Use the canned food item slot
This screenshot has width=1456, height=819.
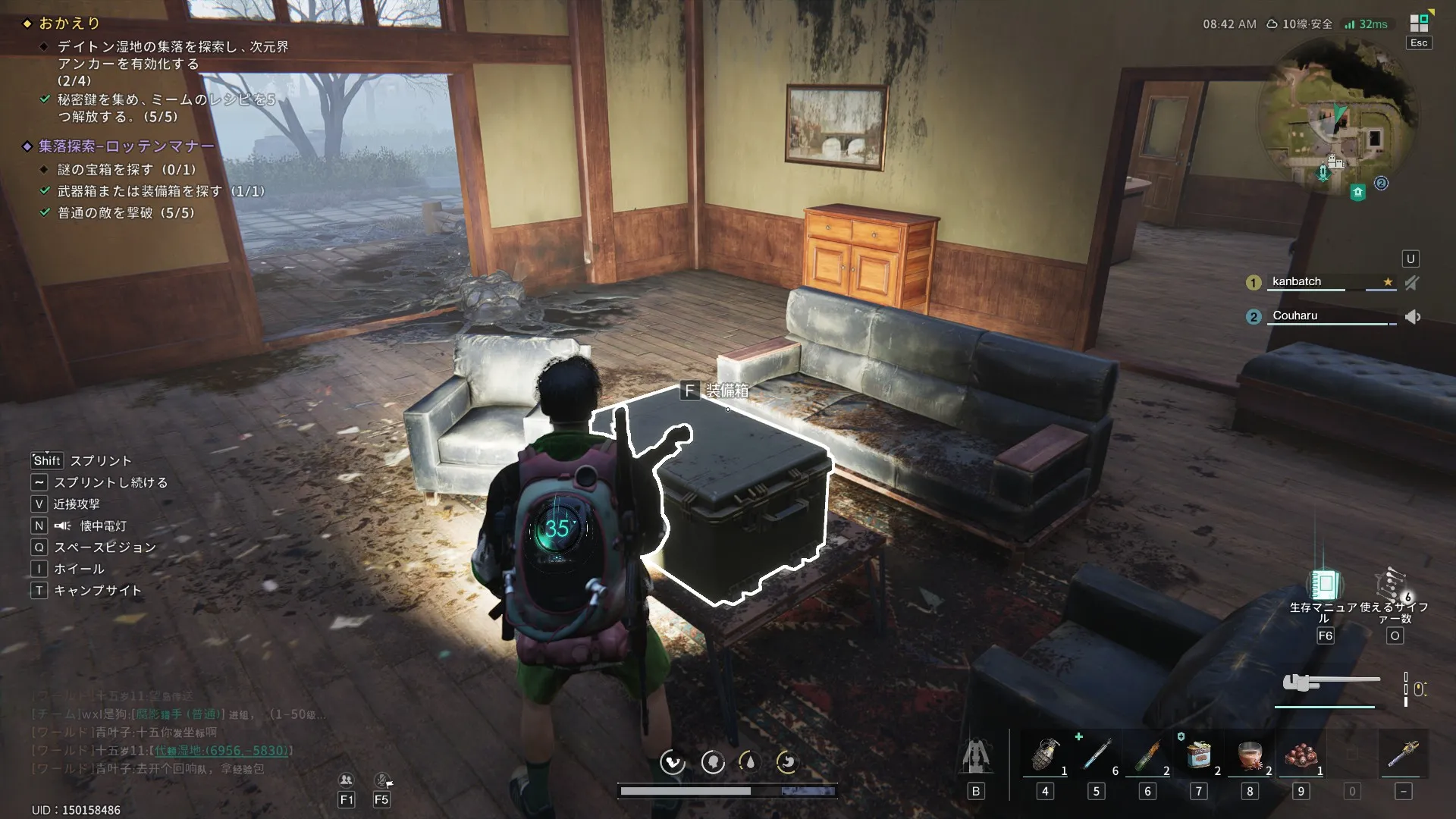click(x=1198, y=756)
